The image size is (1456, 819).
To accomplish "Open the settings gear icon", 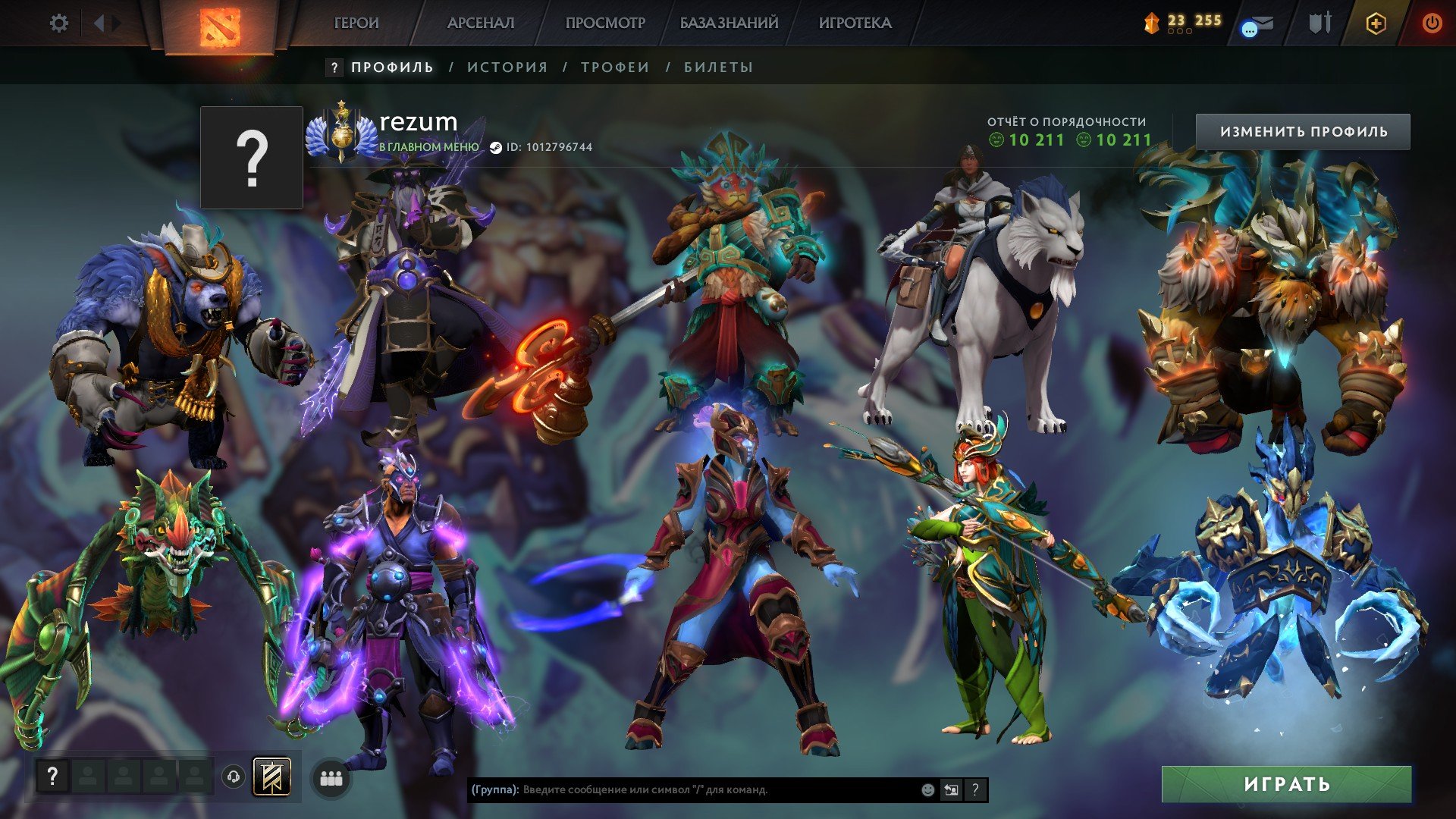I will pos(58,23).
